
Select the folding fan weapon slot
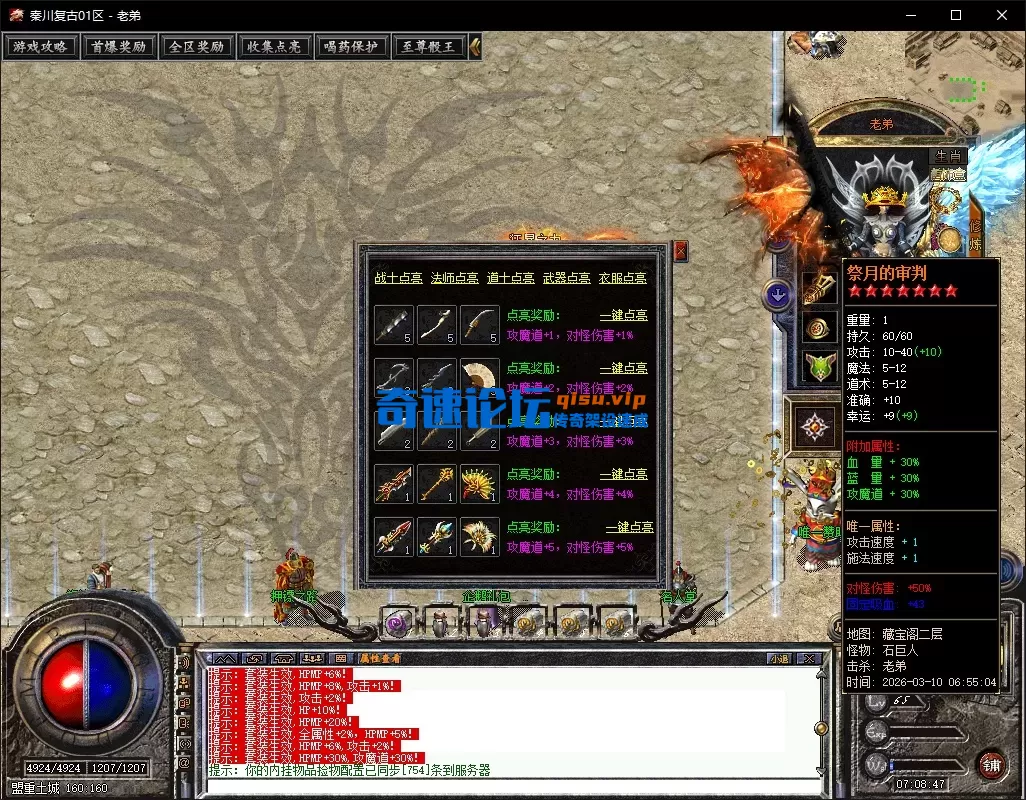tap(480, 378)
